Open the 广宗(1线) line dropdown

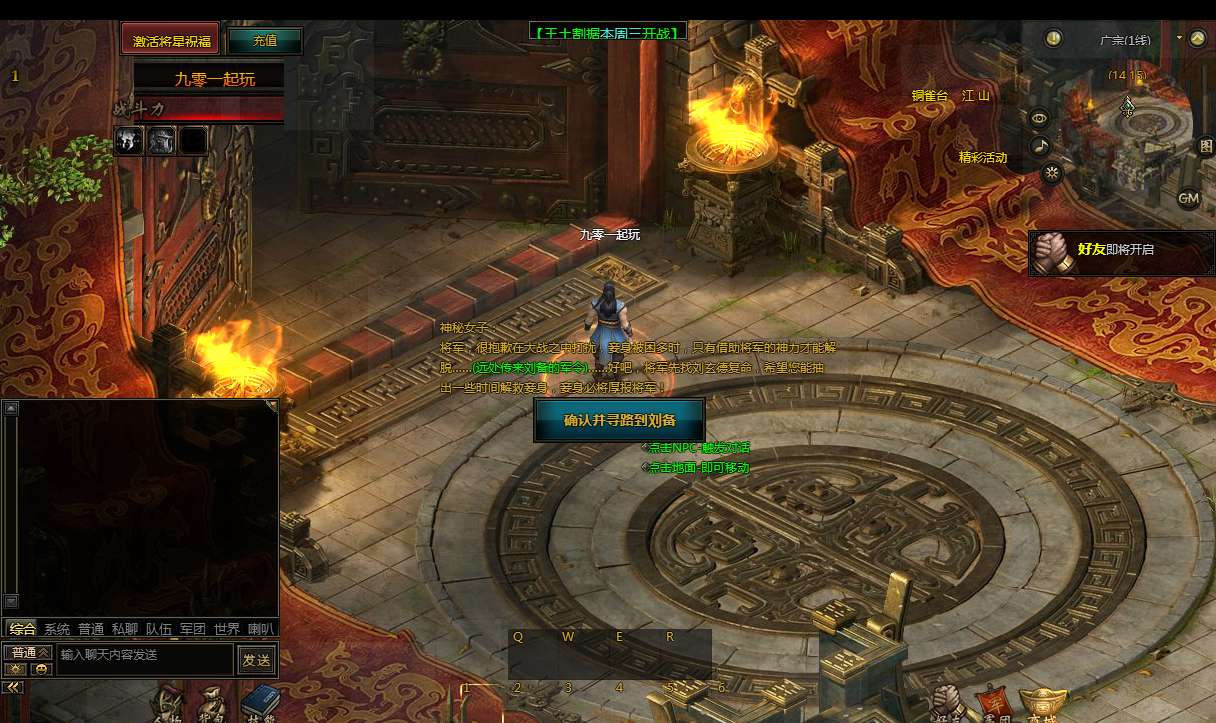point(1180,38)
